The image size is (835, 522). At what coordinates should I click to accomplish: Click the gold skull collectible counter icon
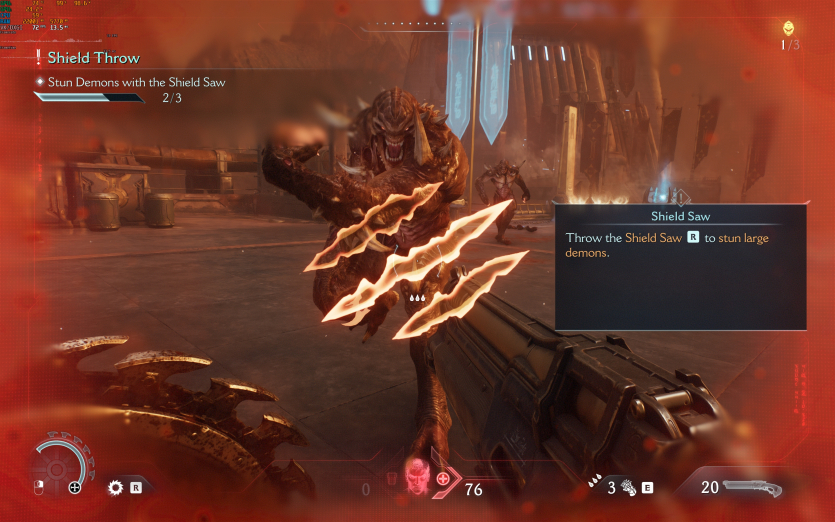pos(790,28)
